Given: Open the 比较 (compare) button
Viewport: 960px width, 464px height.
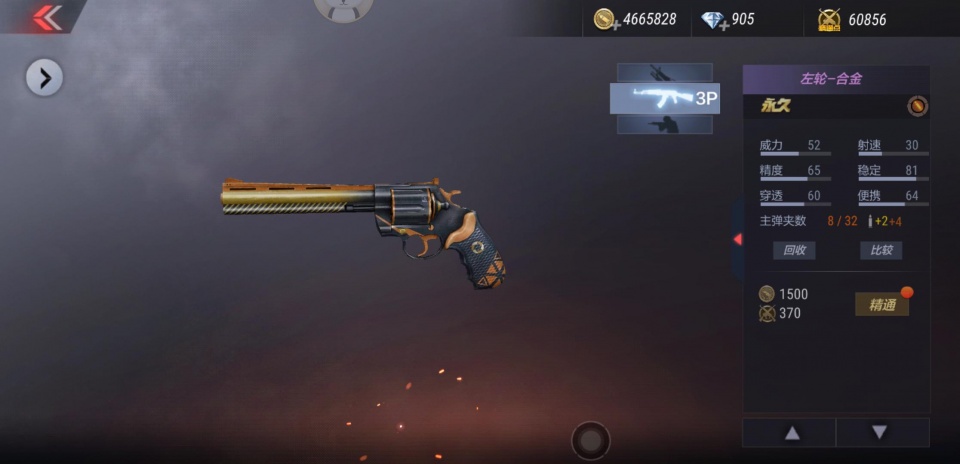Looking at the screenshot, I should pyautogui.click(x=881, y=250).
